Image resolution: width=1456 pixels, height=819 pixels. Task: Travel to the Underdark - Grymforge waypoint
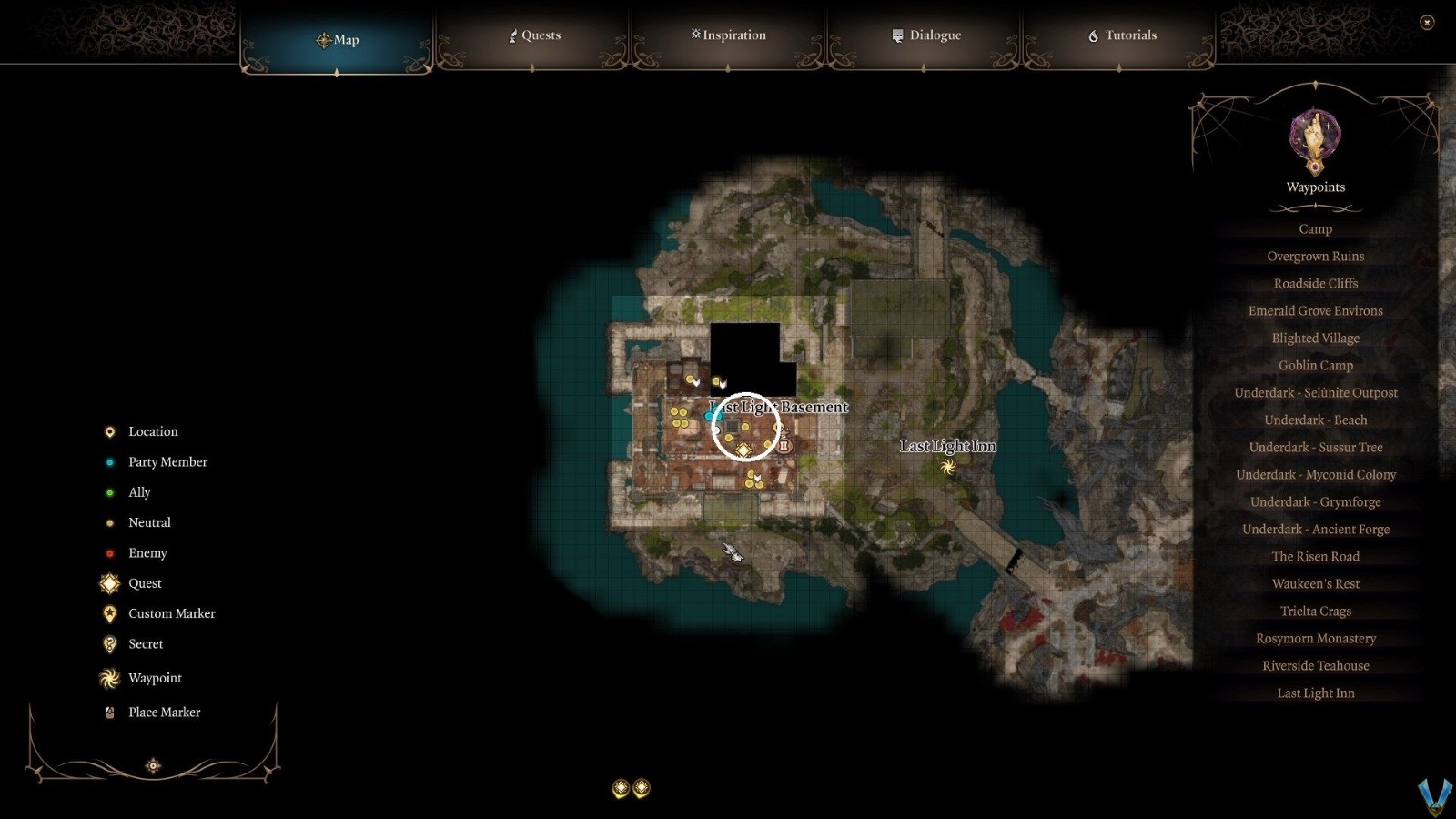[1315, 501]
